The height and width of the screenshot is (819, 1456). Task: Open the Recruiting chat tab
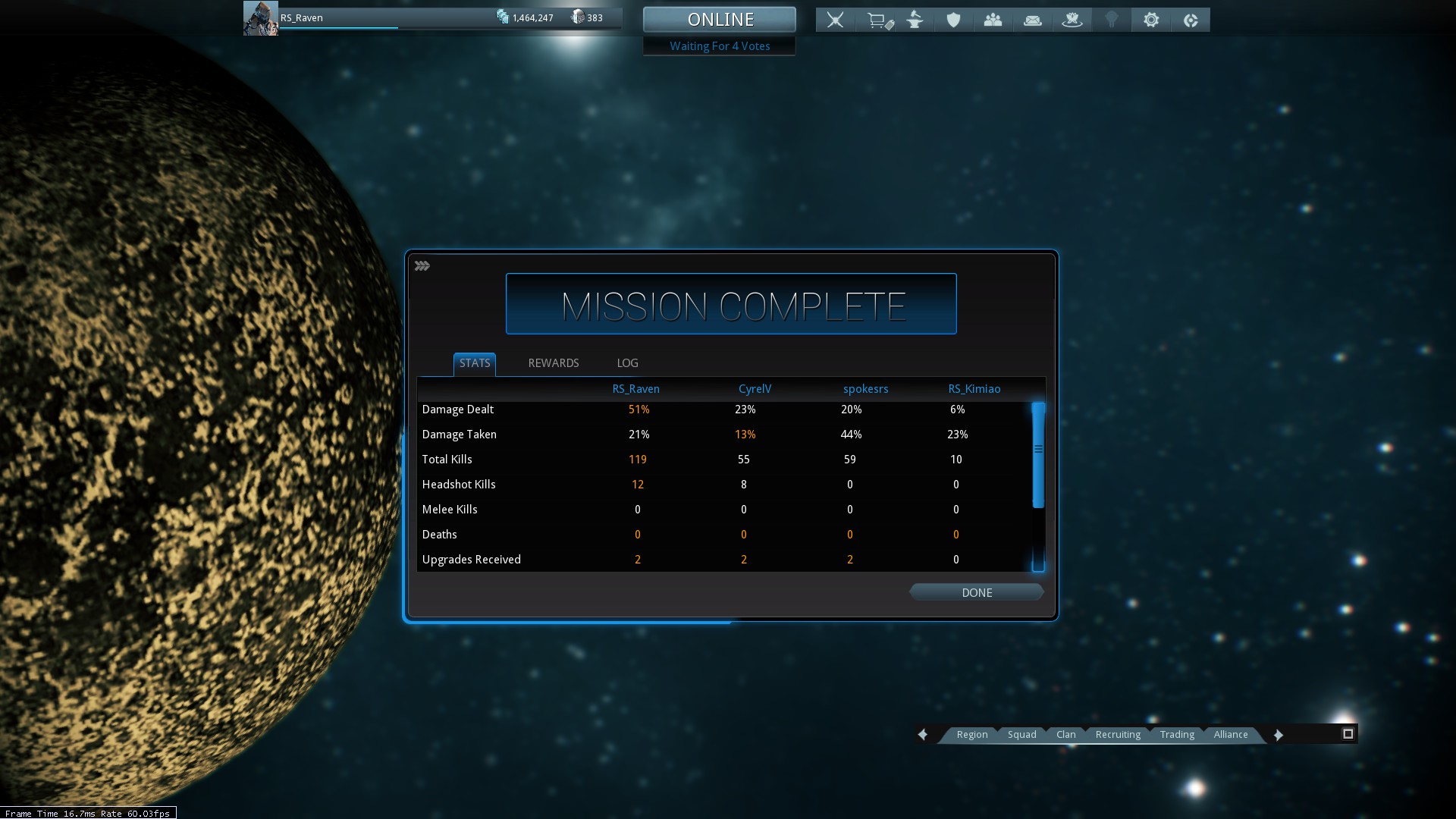1117,735
